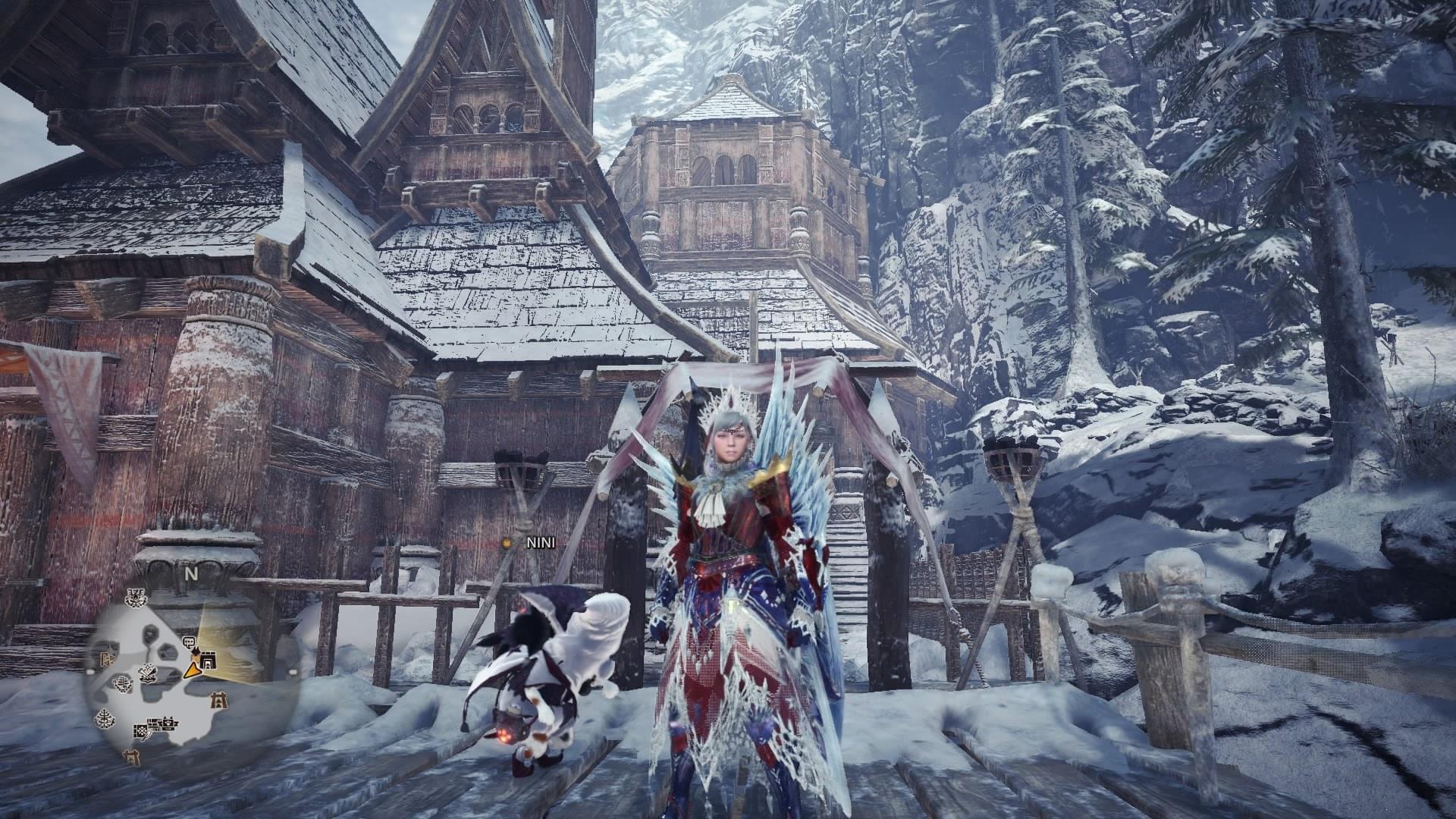This screenshot has height=819, width=1456.
Task: Select the orange player arrow on the minimap
Action: coord(192,670)
